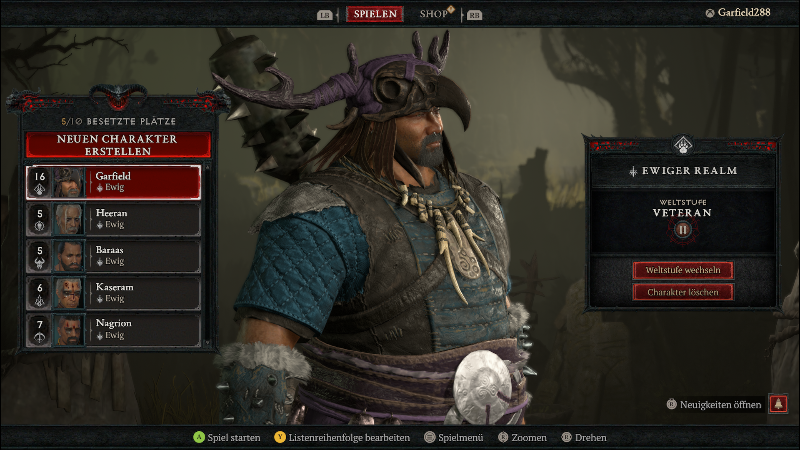This screenshot has height=450, width=800.
Task: Delete character via Charakter löschen
Action: pos(683,292)
